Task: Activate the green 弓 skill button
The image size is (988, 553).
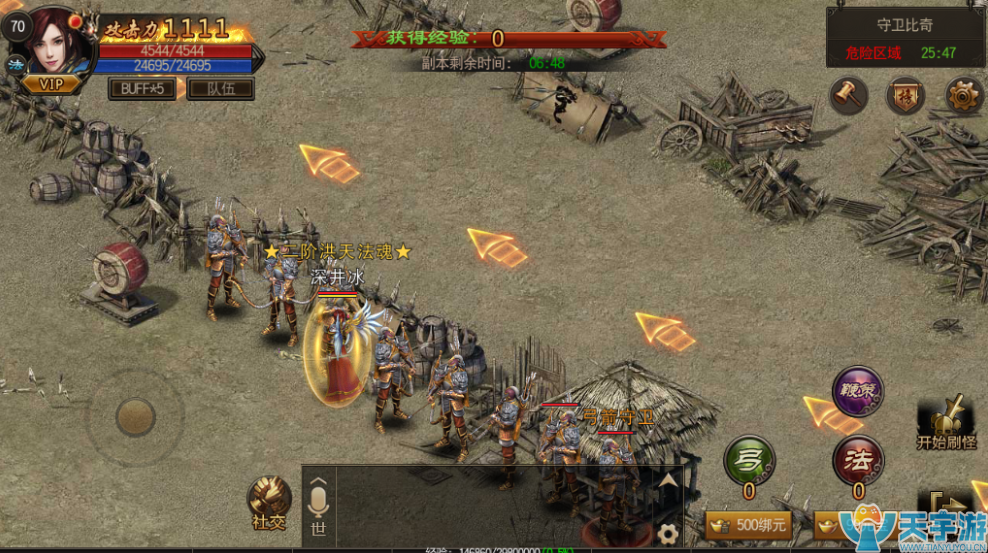Action: pyautogui.click(x=748, y=460)
